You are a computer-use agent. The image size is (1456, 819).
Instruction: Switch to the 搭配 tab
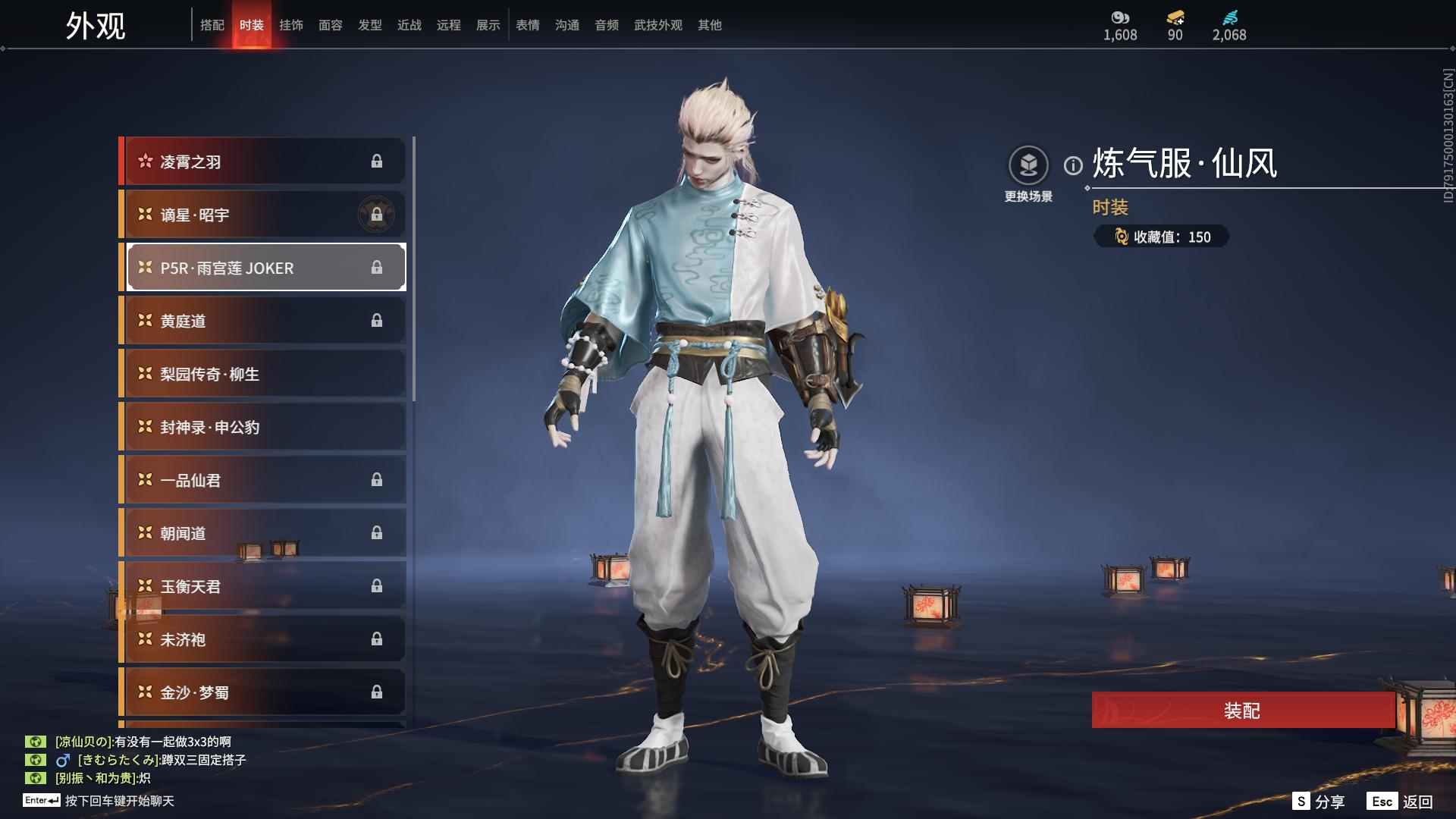coord(212,25)
